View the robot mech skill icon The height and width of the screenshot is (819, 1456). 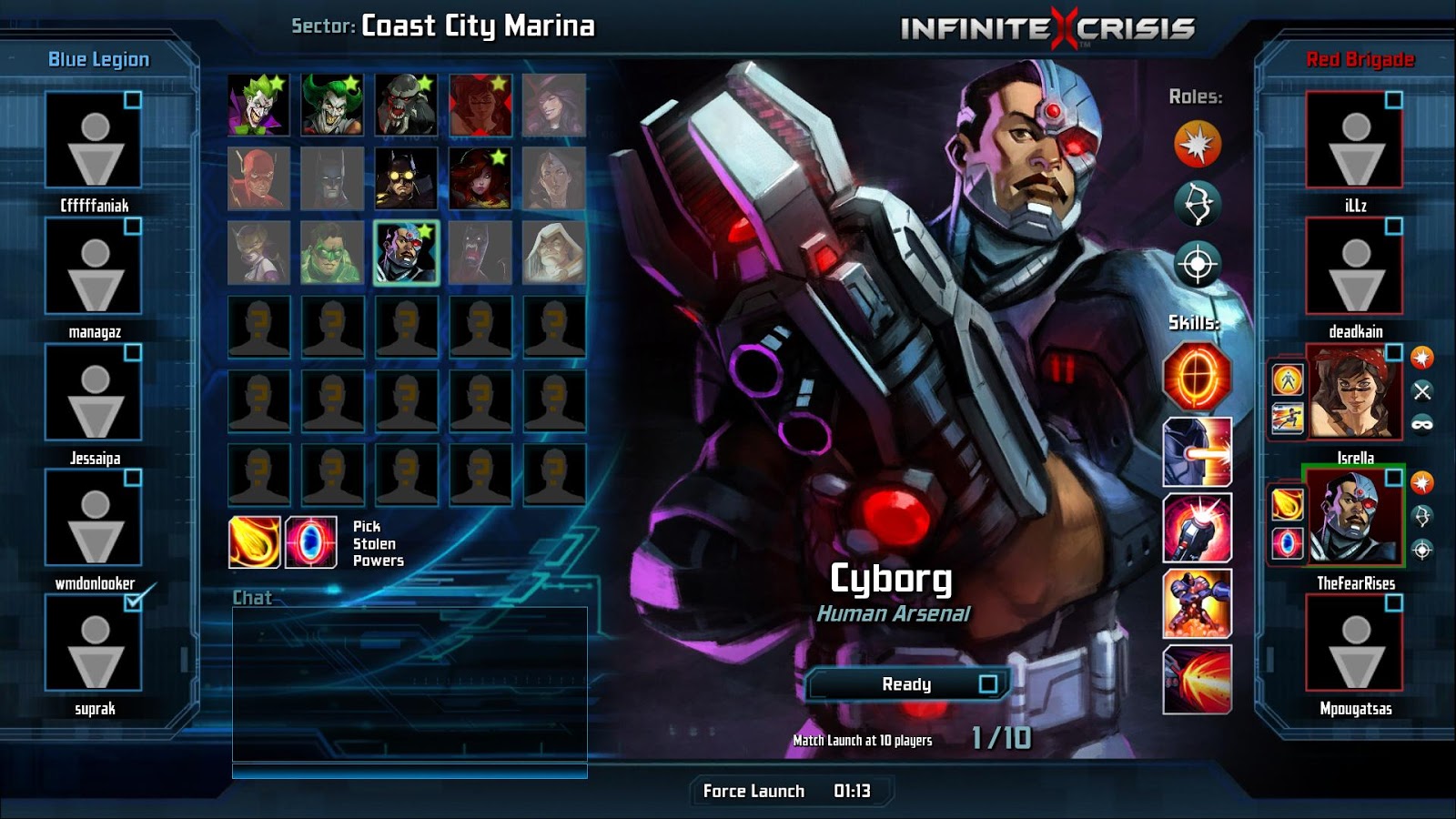pos(1197,603)
